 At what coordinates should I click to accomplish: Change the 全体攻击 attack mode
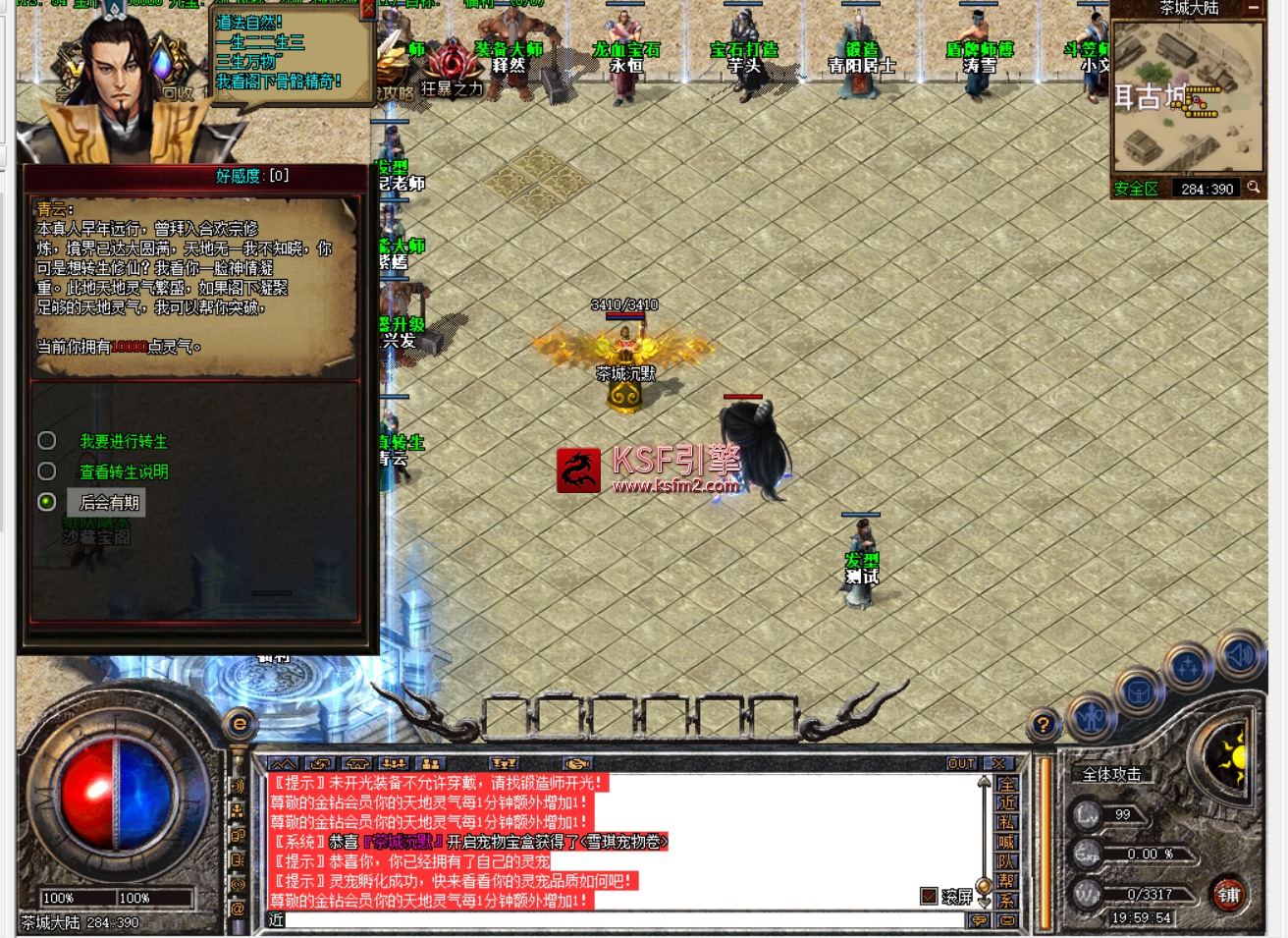pos(1111,774)
